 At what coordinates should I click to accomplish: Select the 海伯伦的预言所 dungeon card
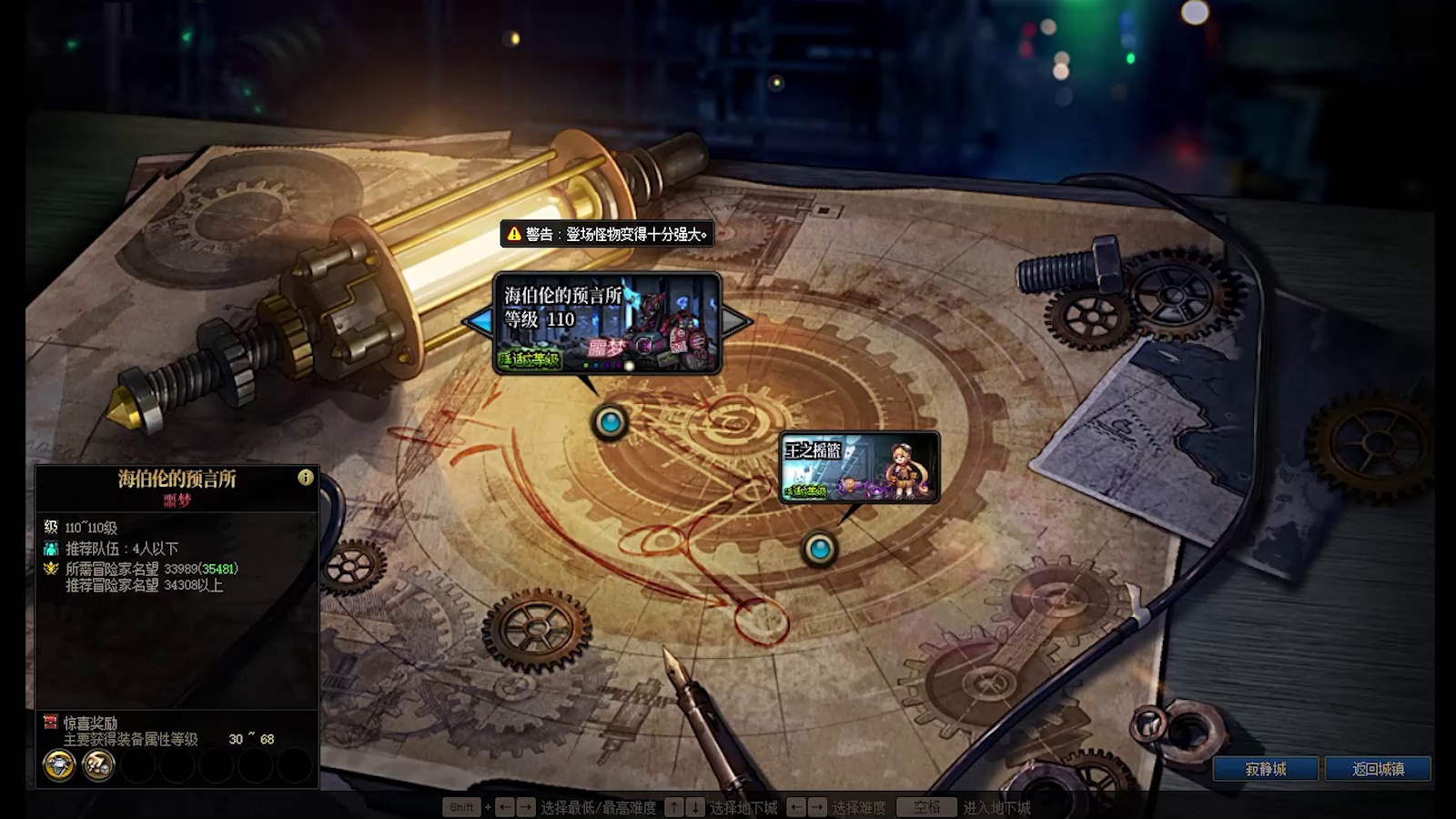click(607, 323)
